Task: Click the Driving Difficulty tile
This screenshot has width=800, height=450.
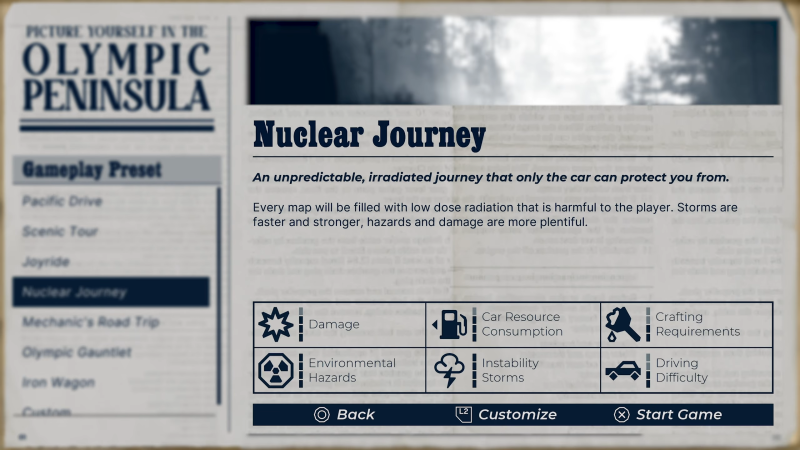Action: tap(687, 370)
